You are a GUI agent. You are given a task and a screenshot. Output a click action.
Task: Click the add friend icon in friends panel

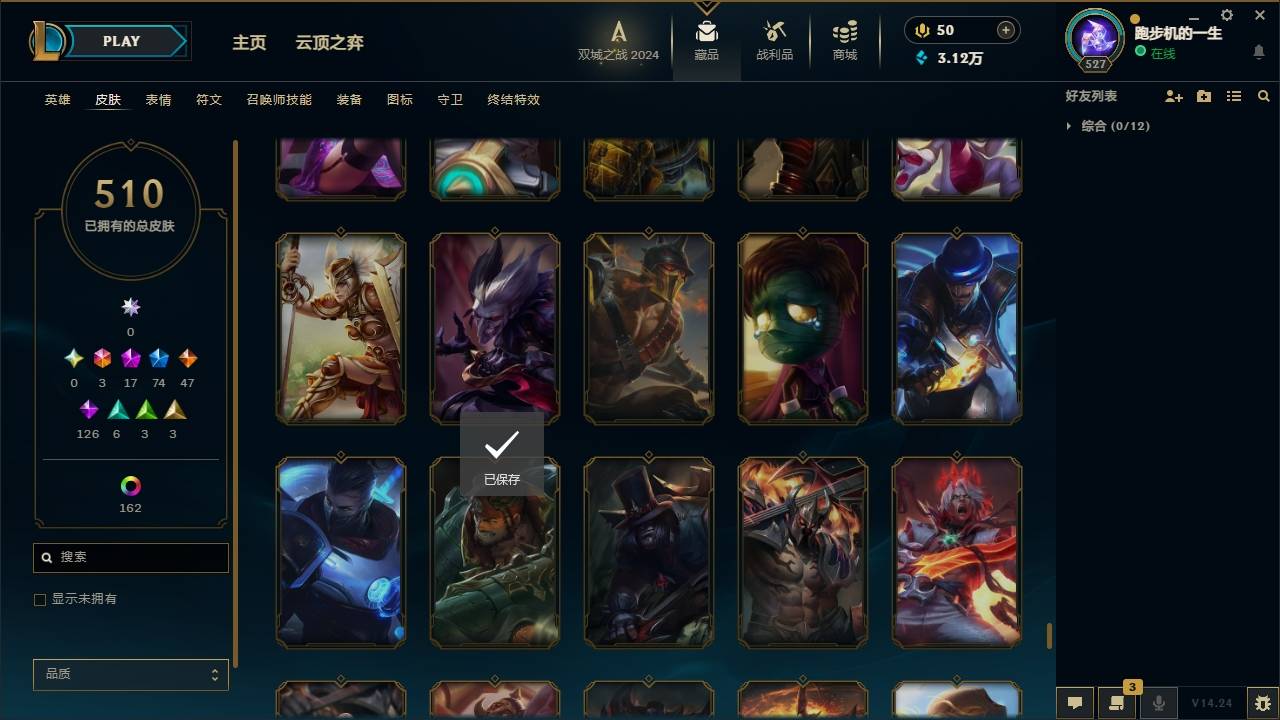[x=1173, y=96]
